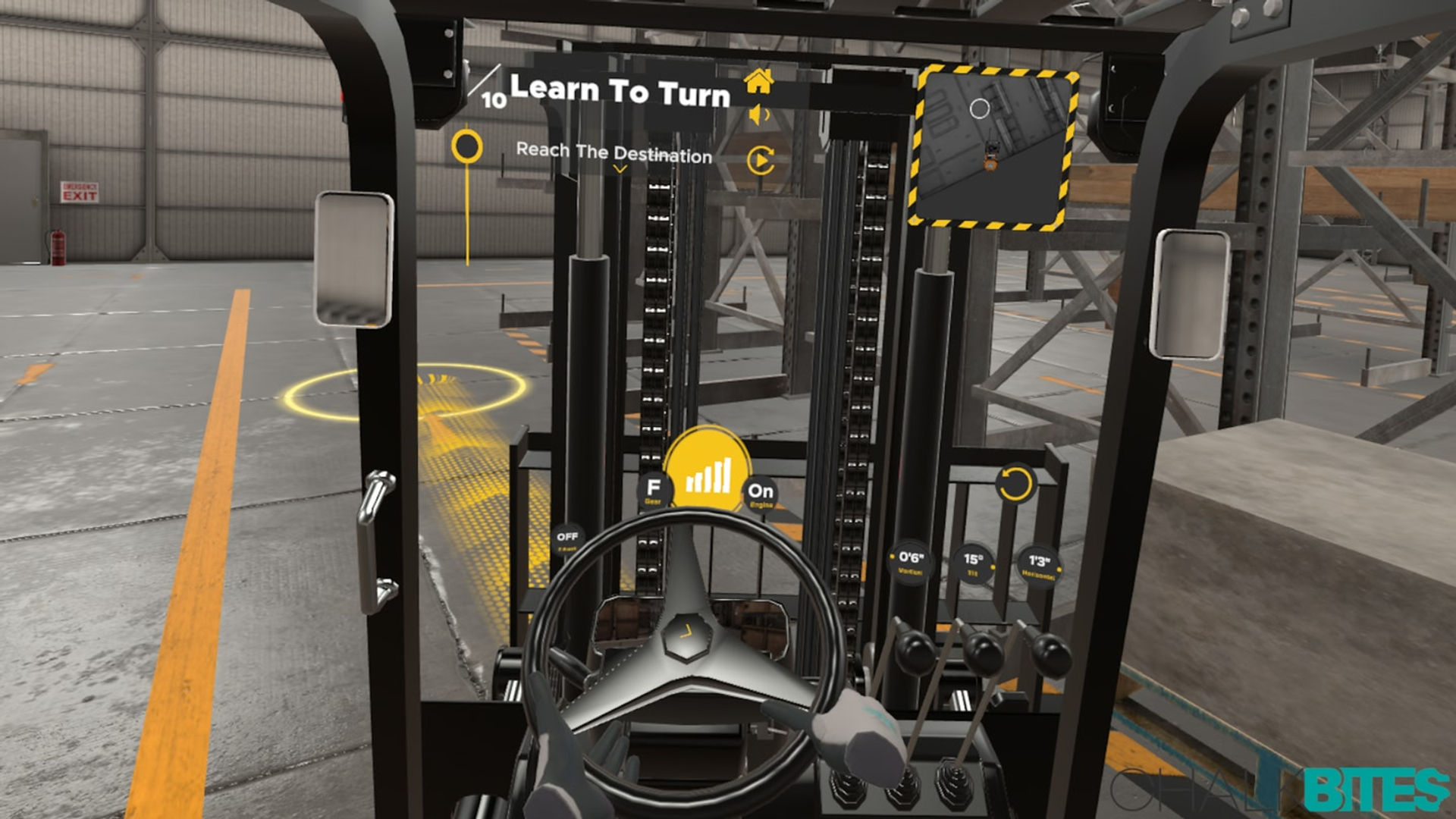Switch the F gear indicator
The height and width of the screenshot is (819, 1456).
pos(654,489)
